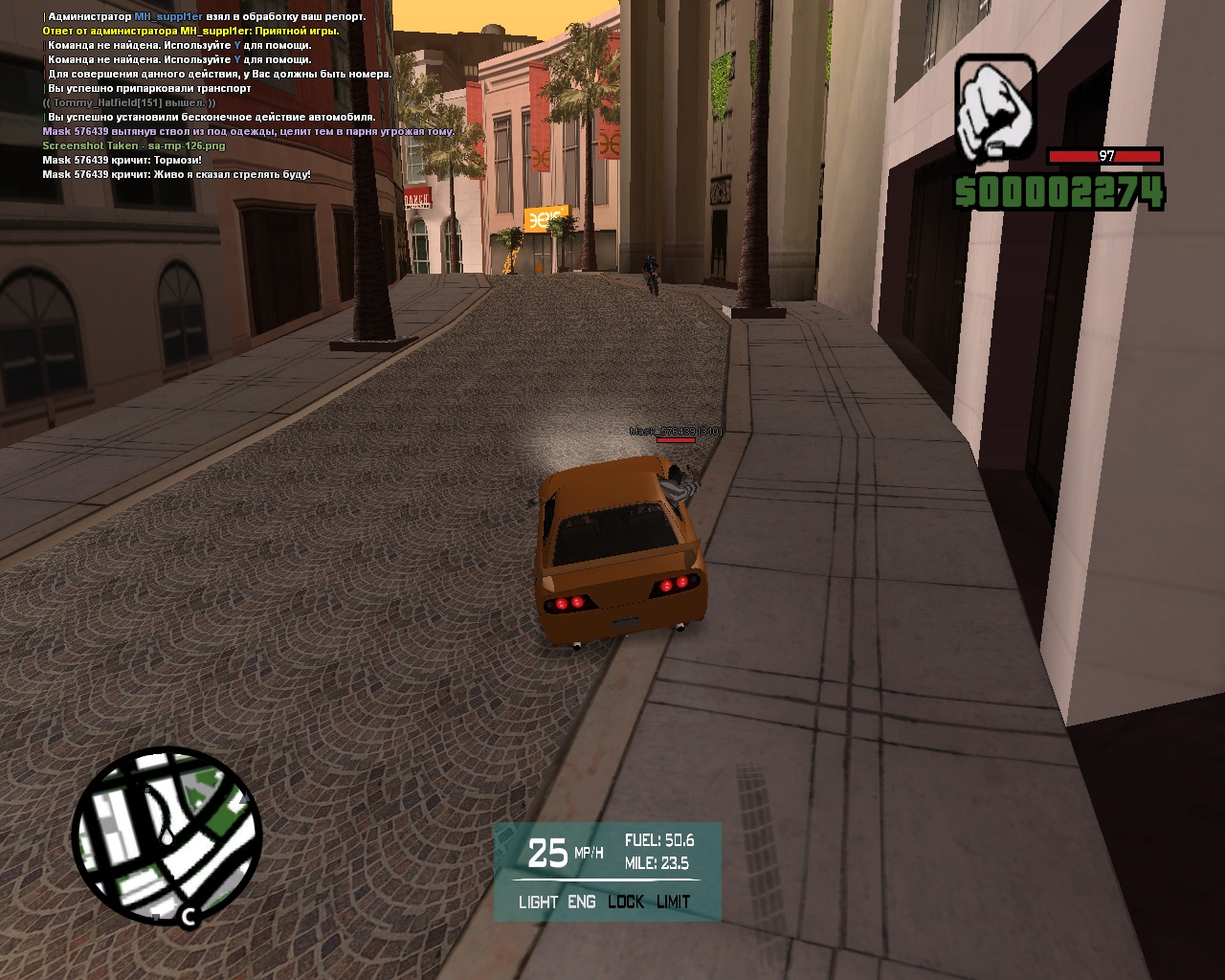Screen dimensions: 1225x980
Task: Select the C marker on the minimap
Action: click(189, 917)
